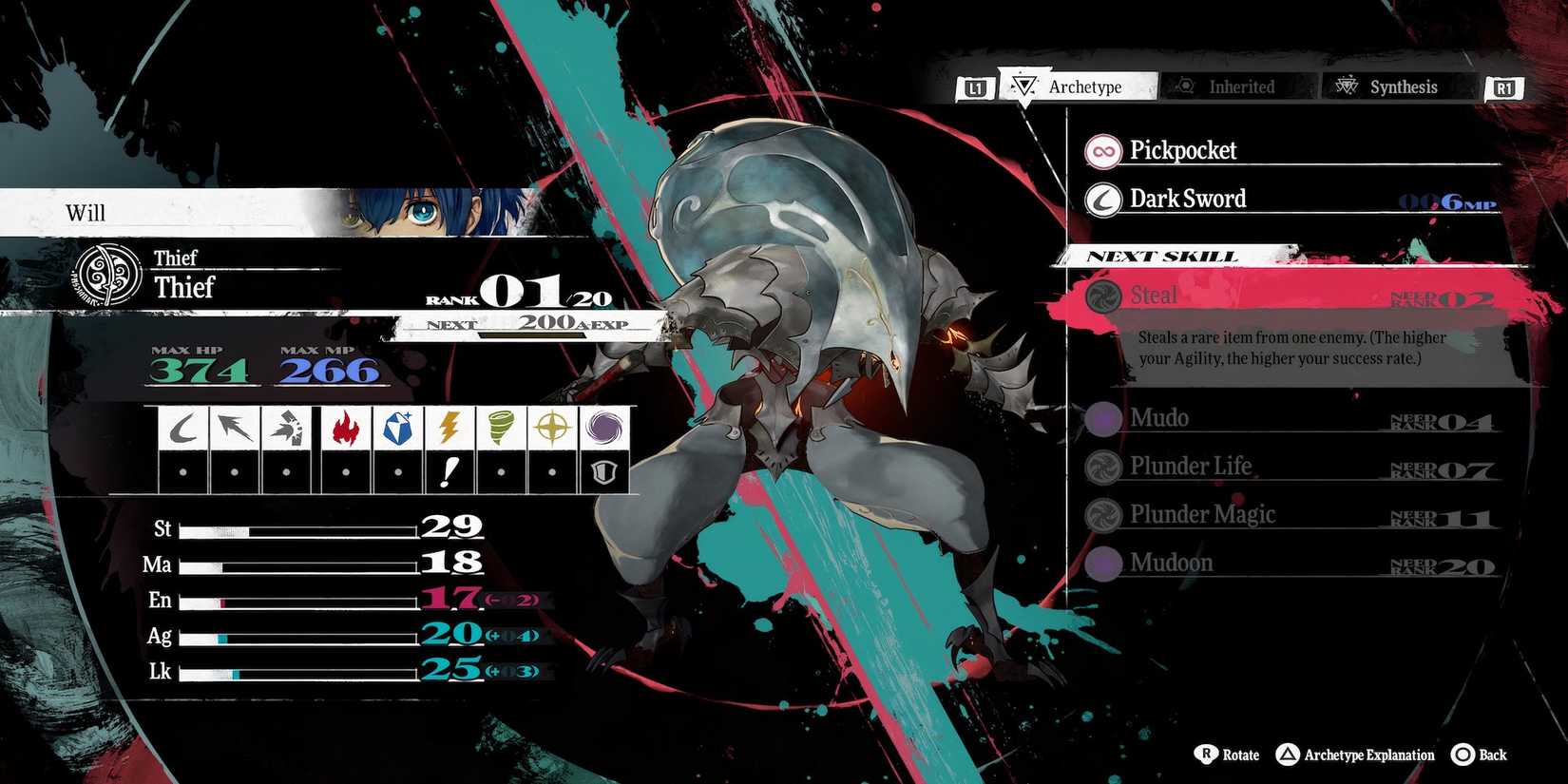Select the Steal skill icon
1568x784 pixels.
click(x=1102, y=296)
